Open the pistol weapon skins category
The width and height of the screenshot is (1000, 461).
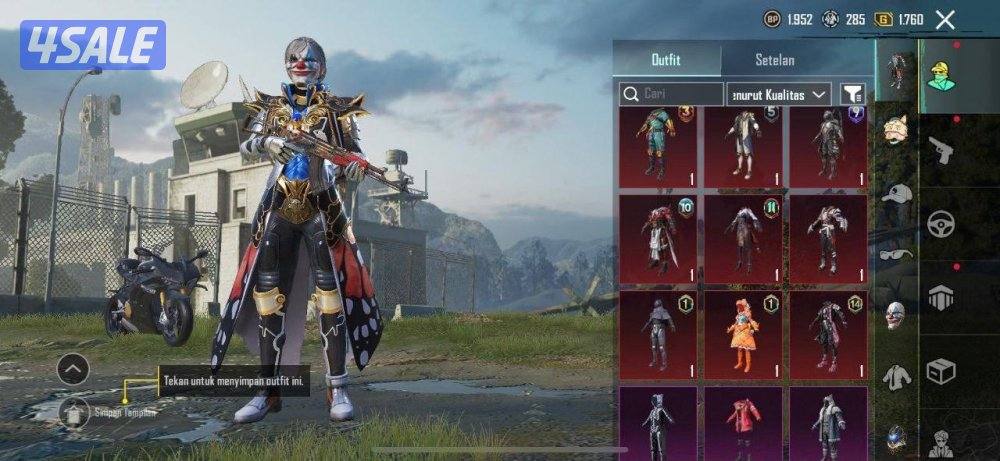click(940, 151)
